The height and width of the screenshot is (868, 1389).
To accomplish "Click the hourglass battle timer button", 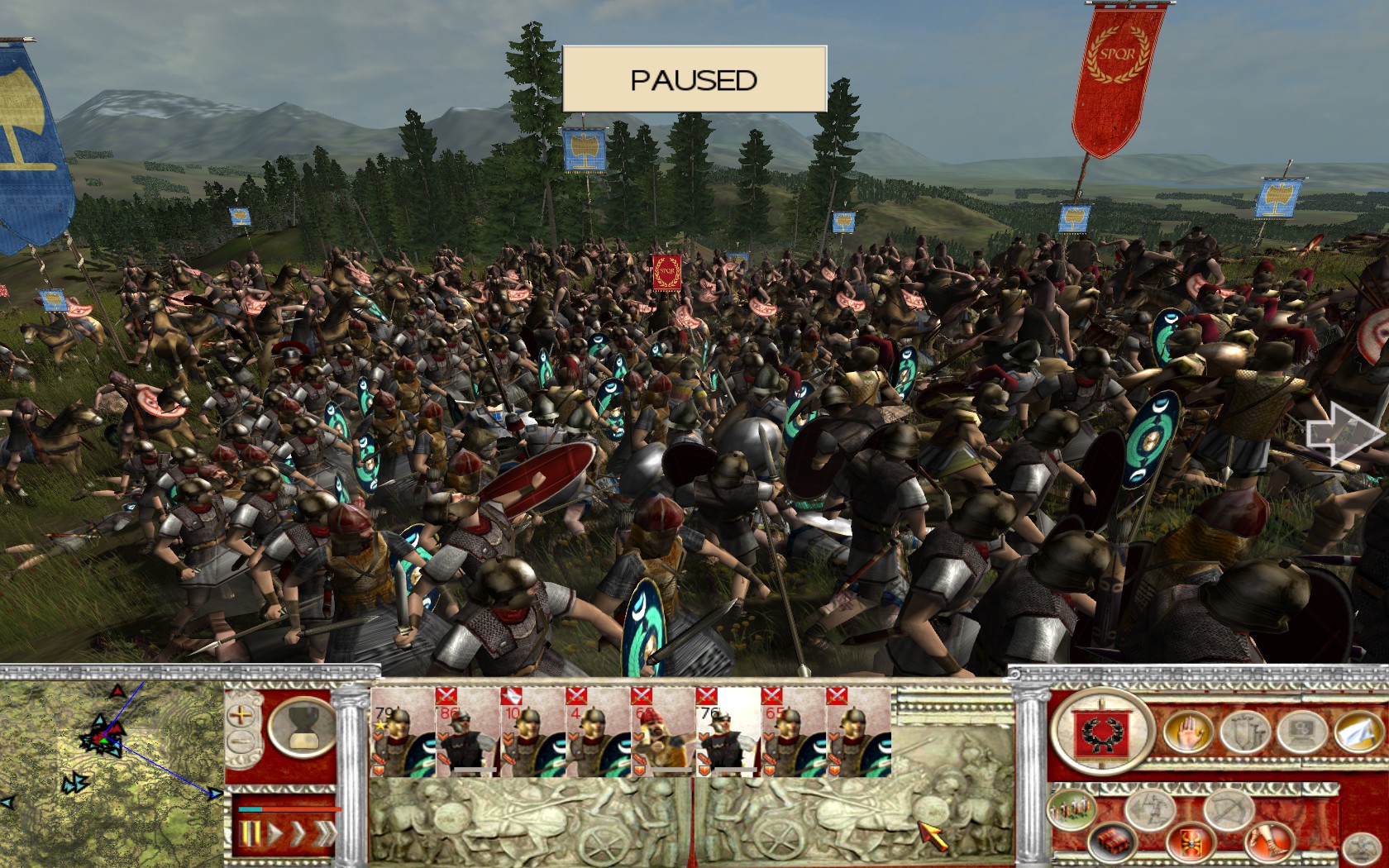I will tap(302, 727).
